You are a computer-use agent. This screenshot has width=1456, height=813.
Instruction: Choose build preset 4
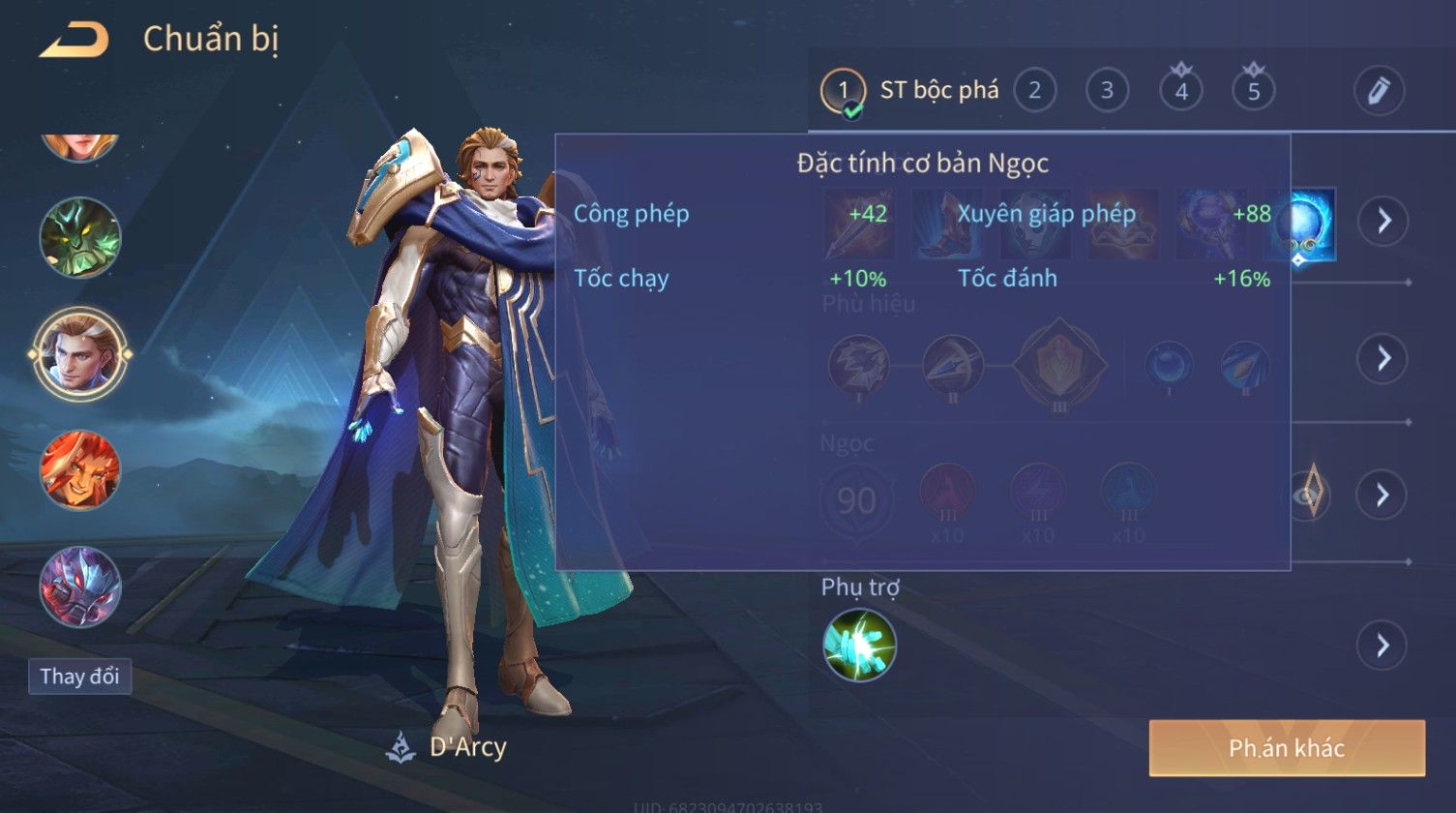pyautogui.click(x=1181, y=91)
